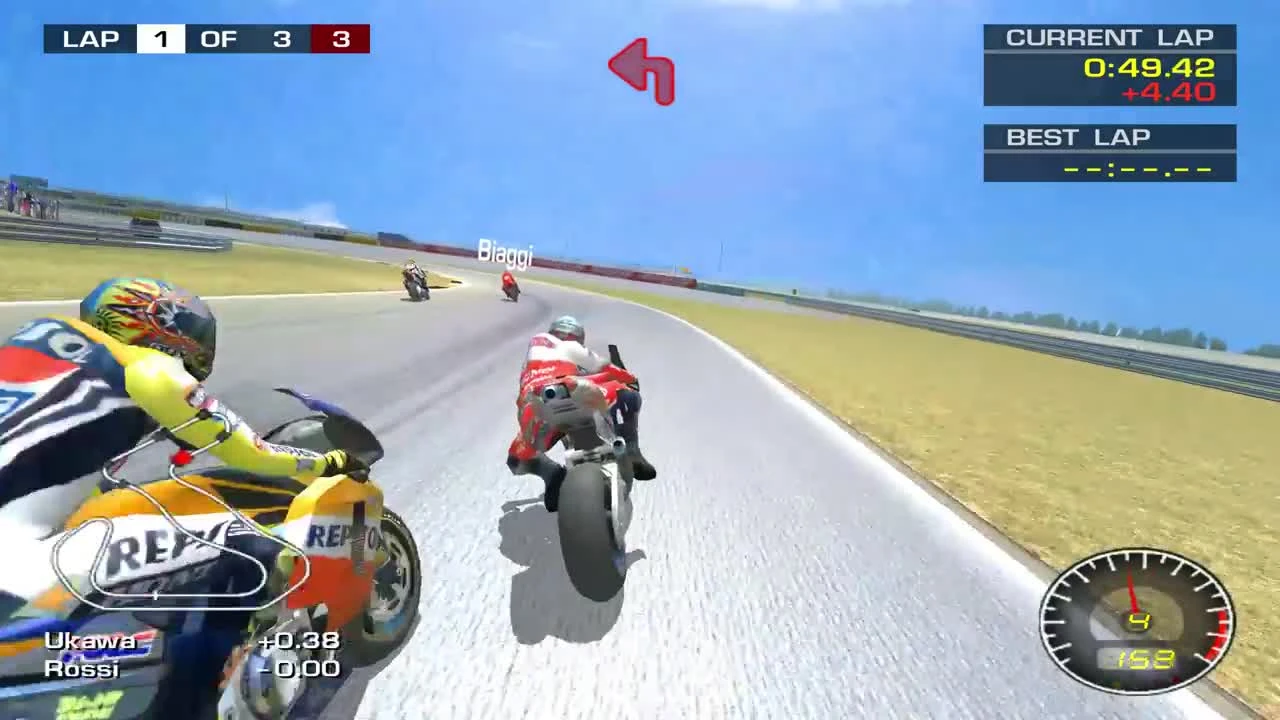Screen dimensions: 1280x720
Task: Select the CURRENT LAP title bar
Action: pyautogui.click(x=1110, y=37)
